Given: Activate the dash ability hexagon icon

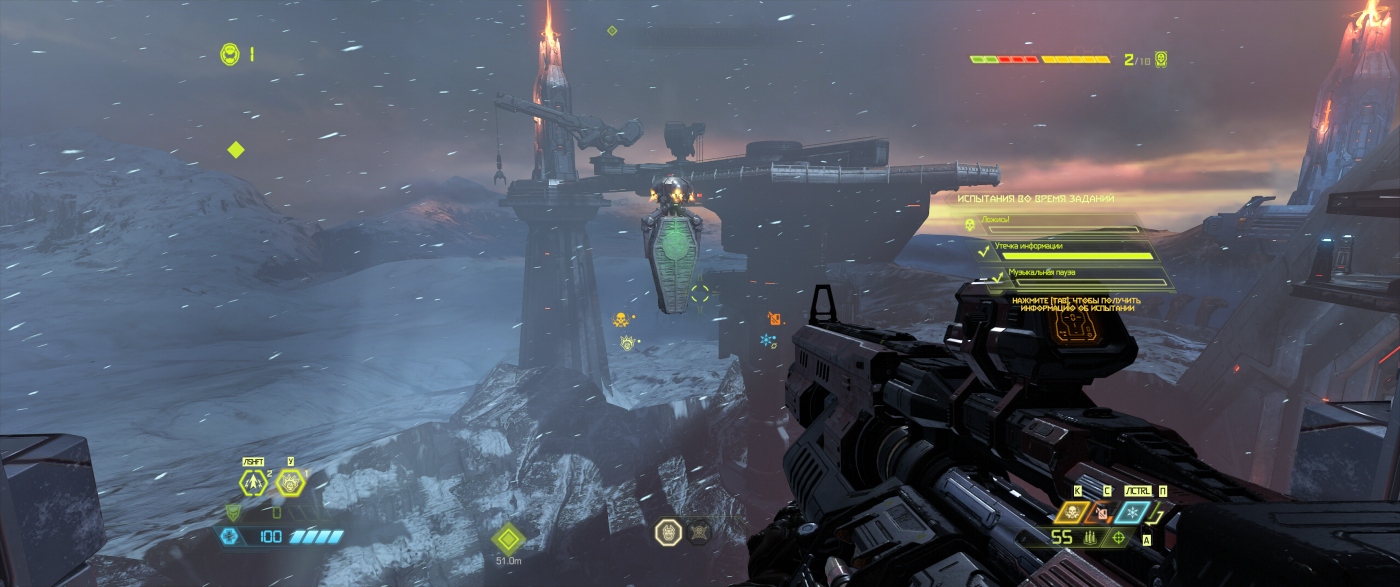Looking at the screenshot, I should [253, 483].
